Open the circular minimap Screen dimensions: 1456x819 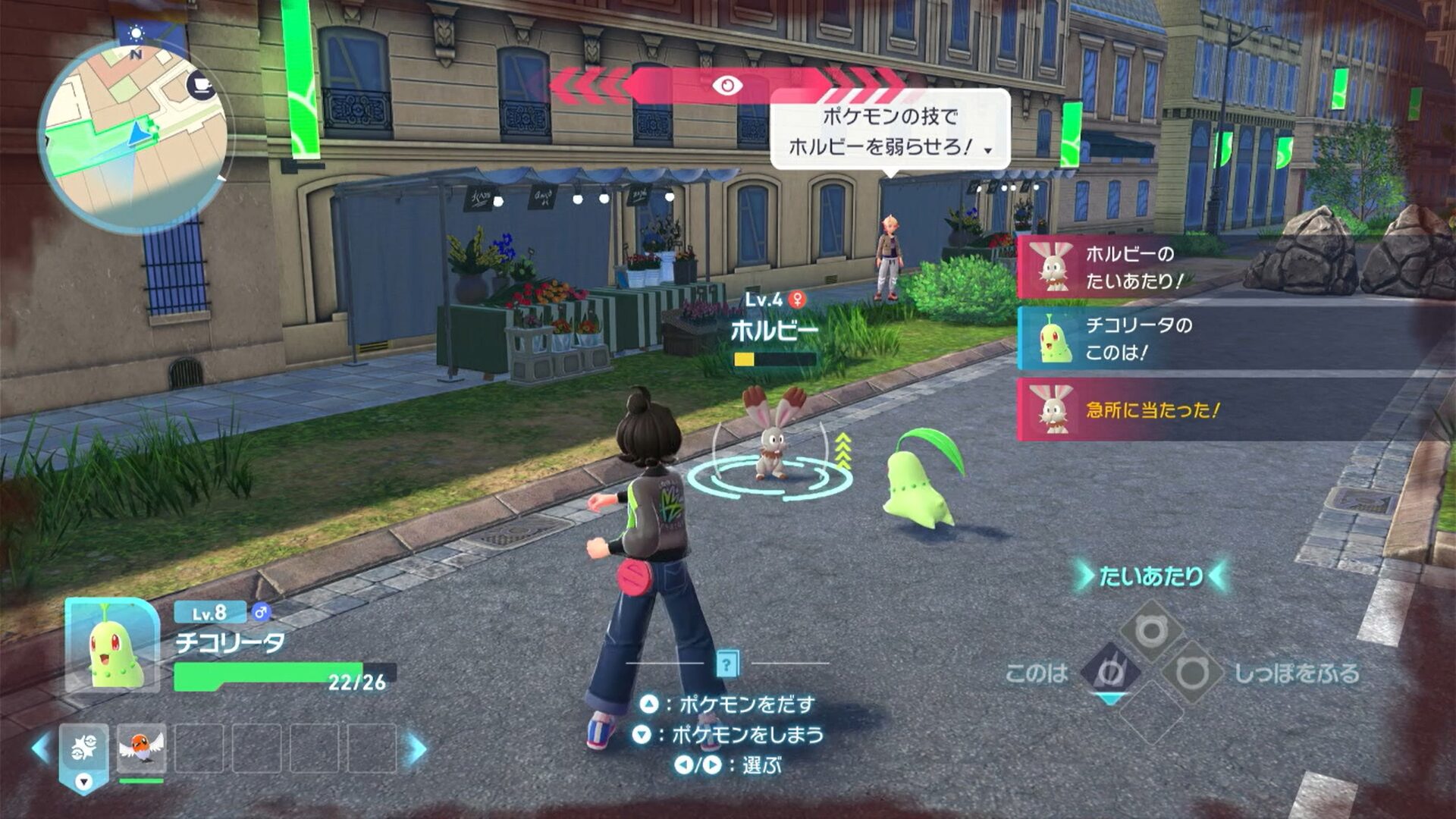tap(133, 136)
